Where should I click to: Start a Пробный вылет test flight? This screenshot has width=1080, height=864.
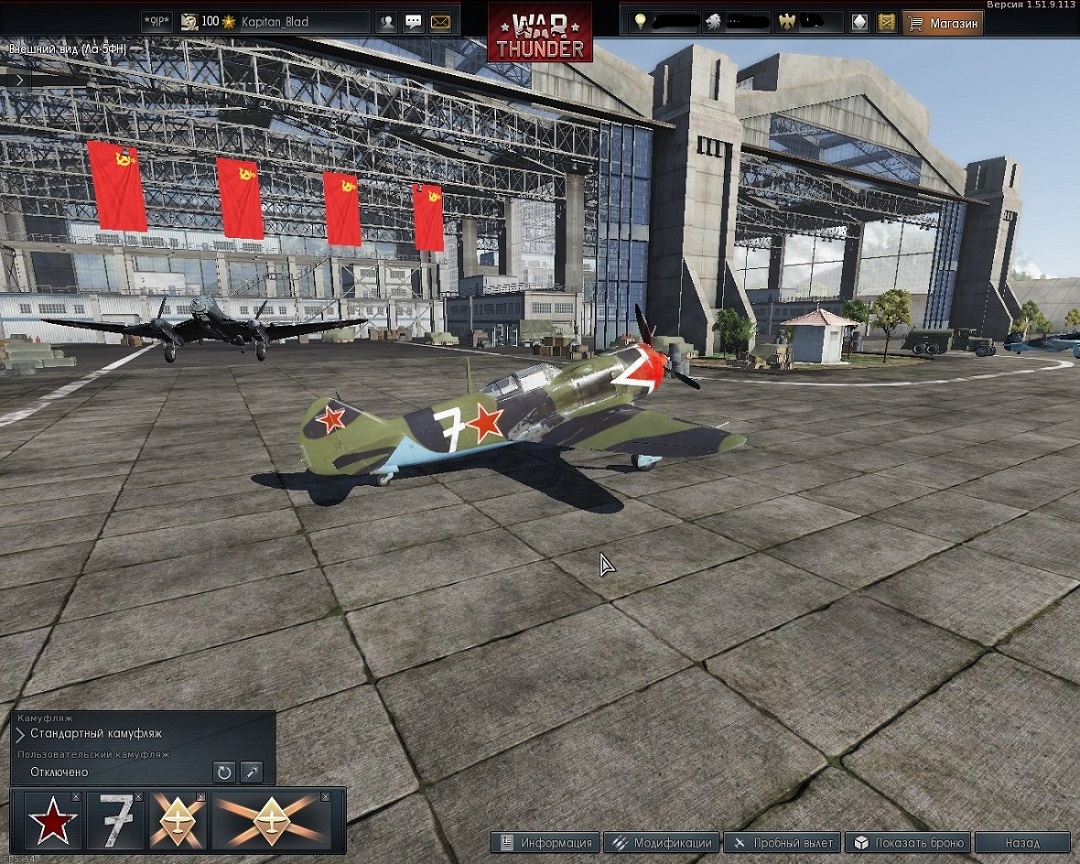click(x=782, y=843)
